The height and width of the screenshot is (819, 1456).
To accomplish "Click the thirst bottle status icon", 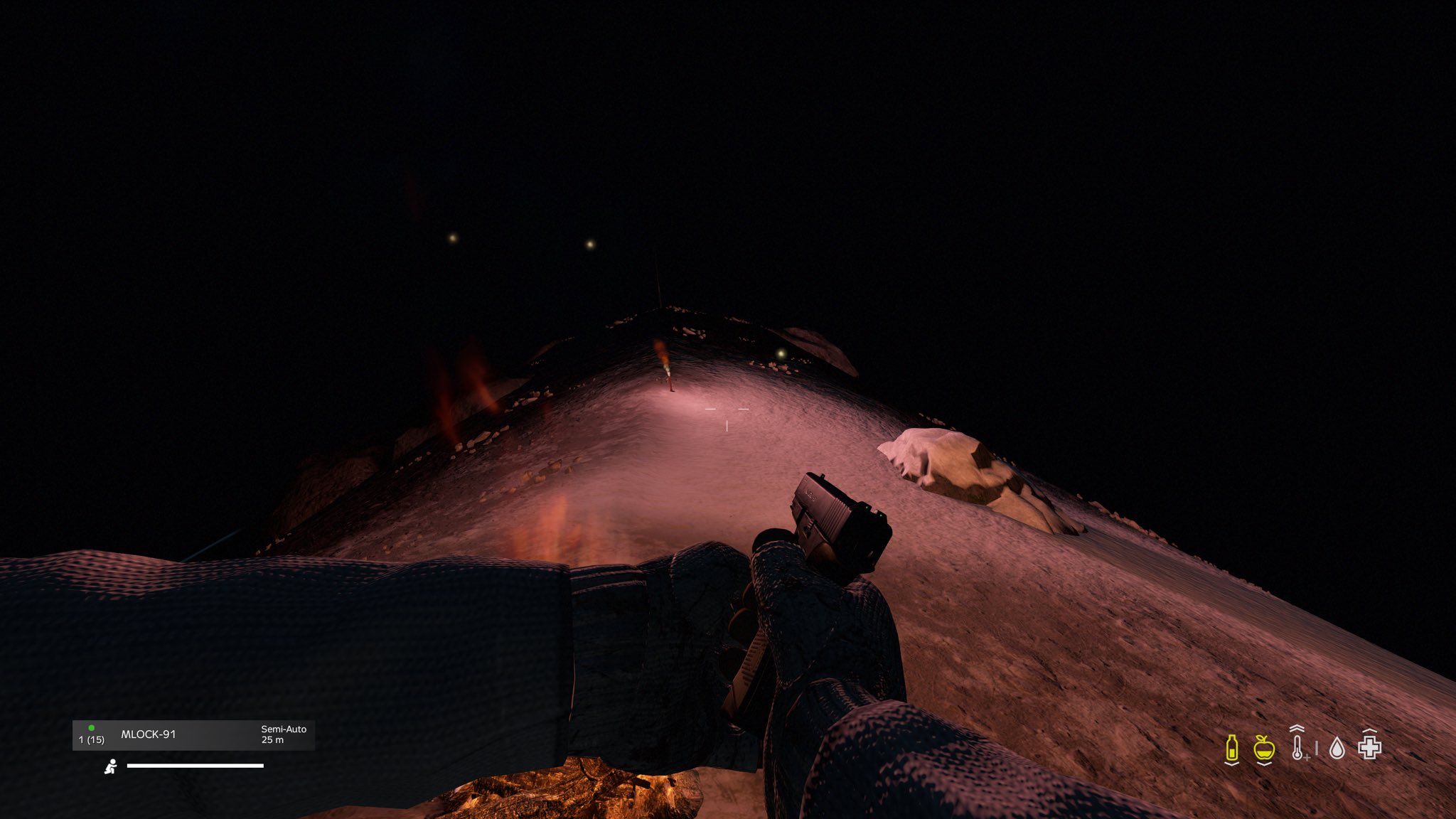I will click(x=1232, y=749).
